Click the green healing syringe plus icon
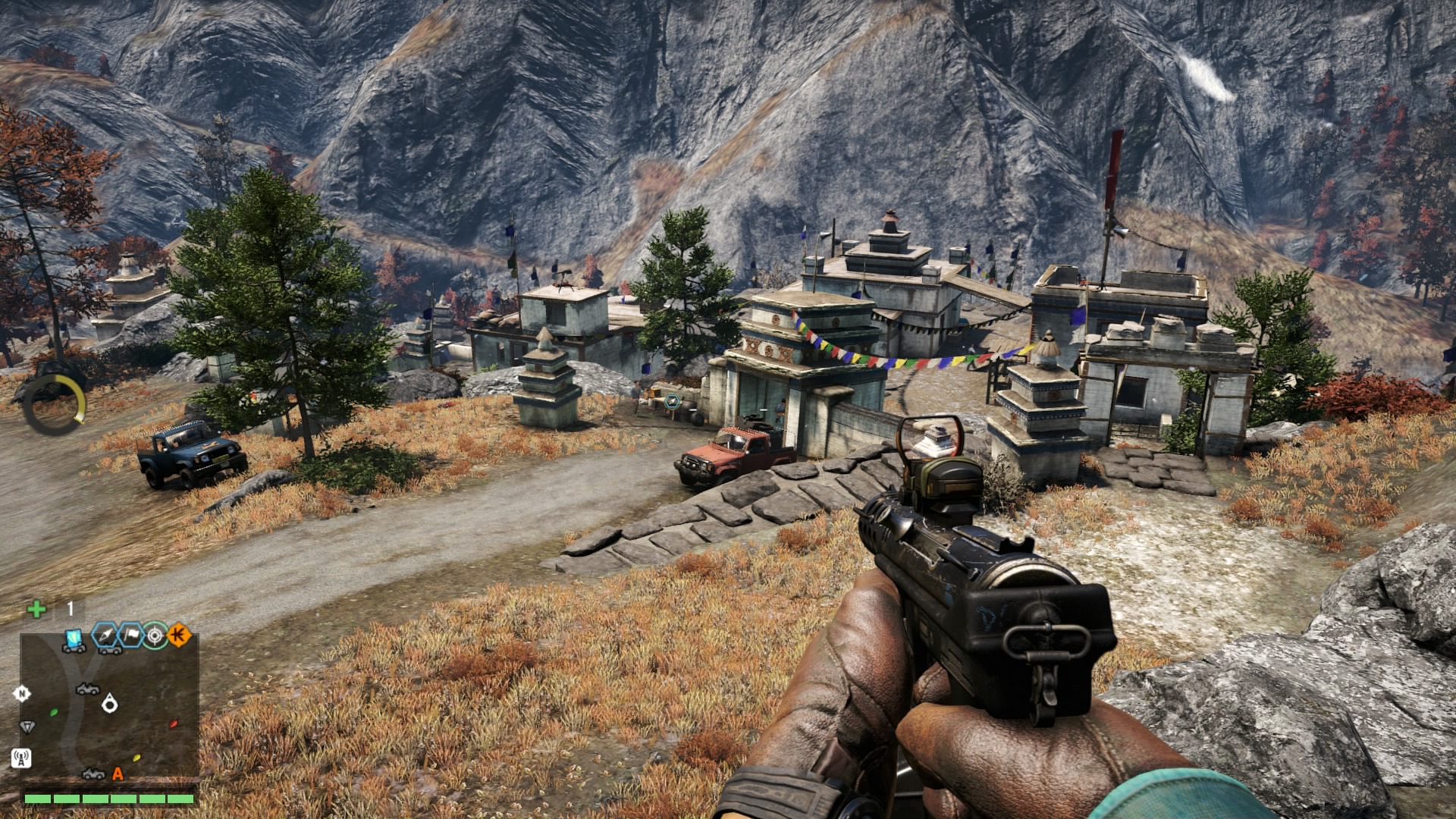The width and height of the screenshot is (1456, 819). pos(36,609)
